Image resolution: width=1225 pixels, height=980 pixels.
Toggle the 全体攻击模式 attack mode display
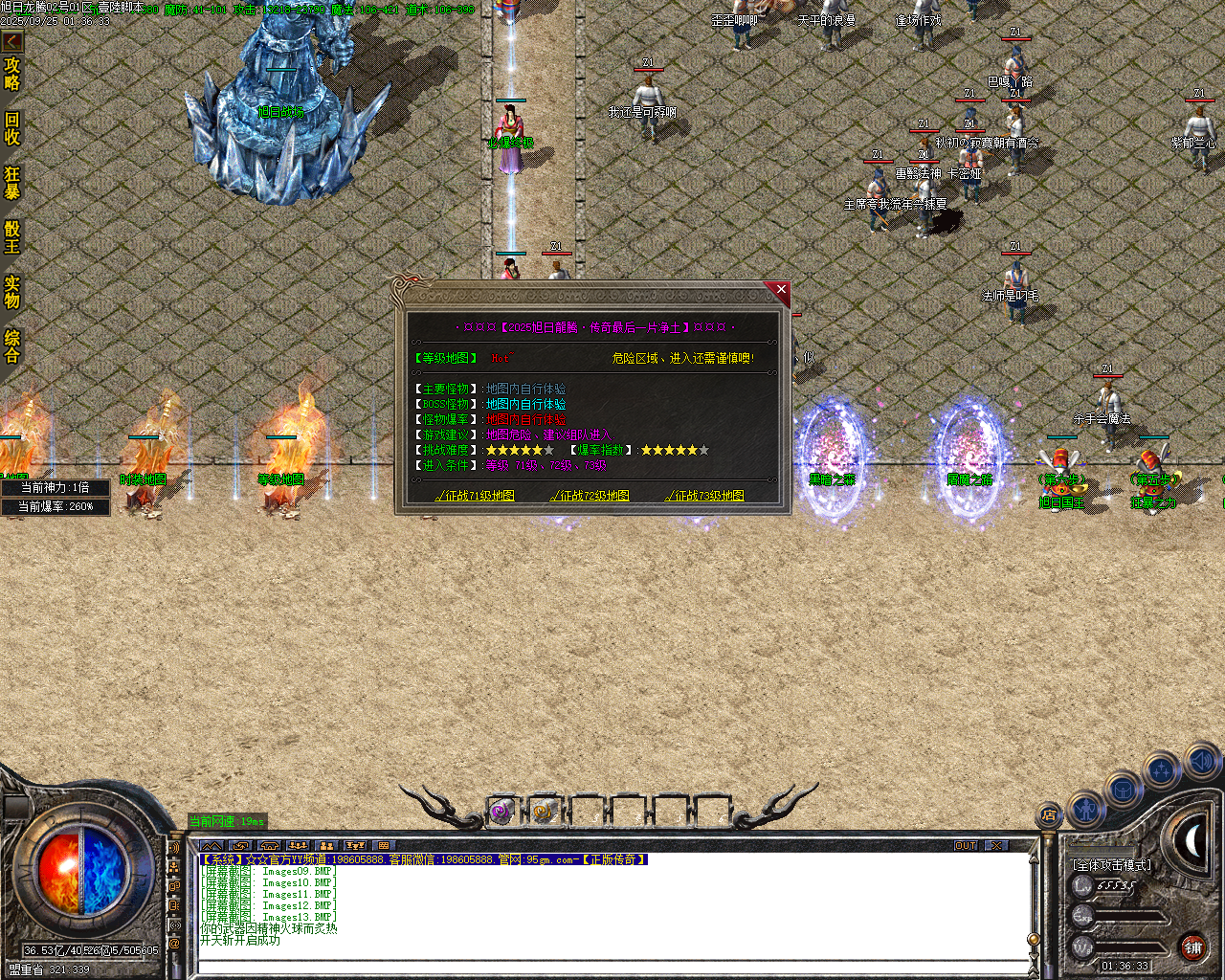1112,865
